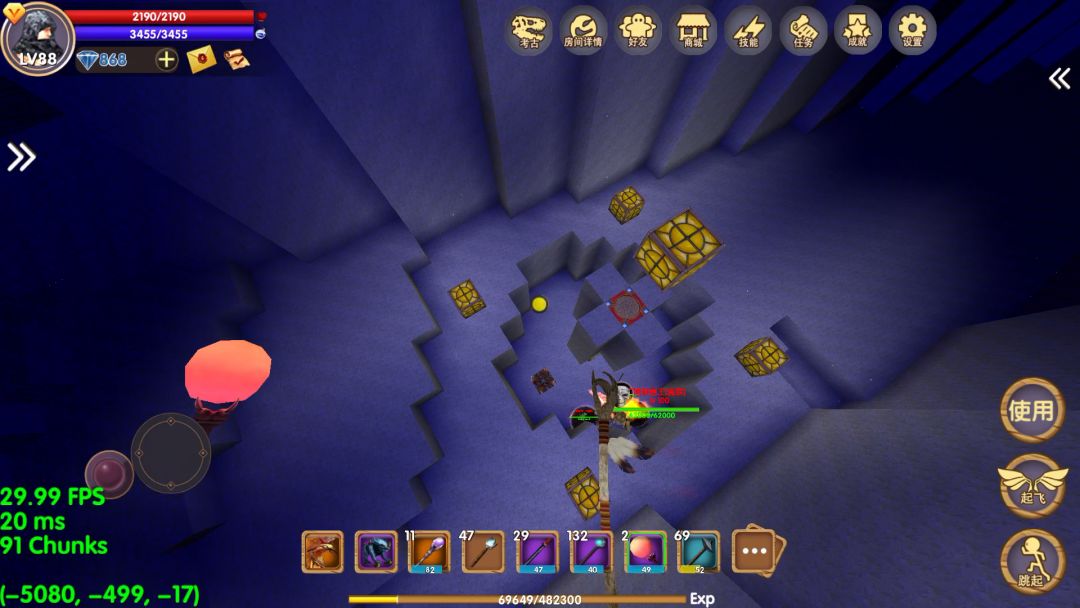Image resolution: width=1080 pixels, height=608 pixels.
Task: Expand the right side panel arrows
Action: 1059,80
